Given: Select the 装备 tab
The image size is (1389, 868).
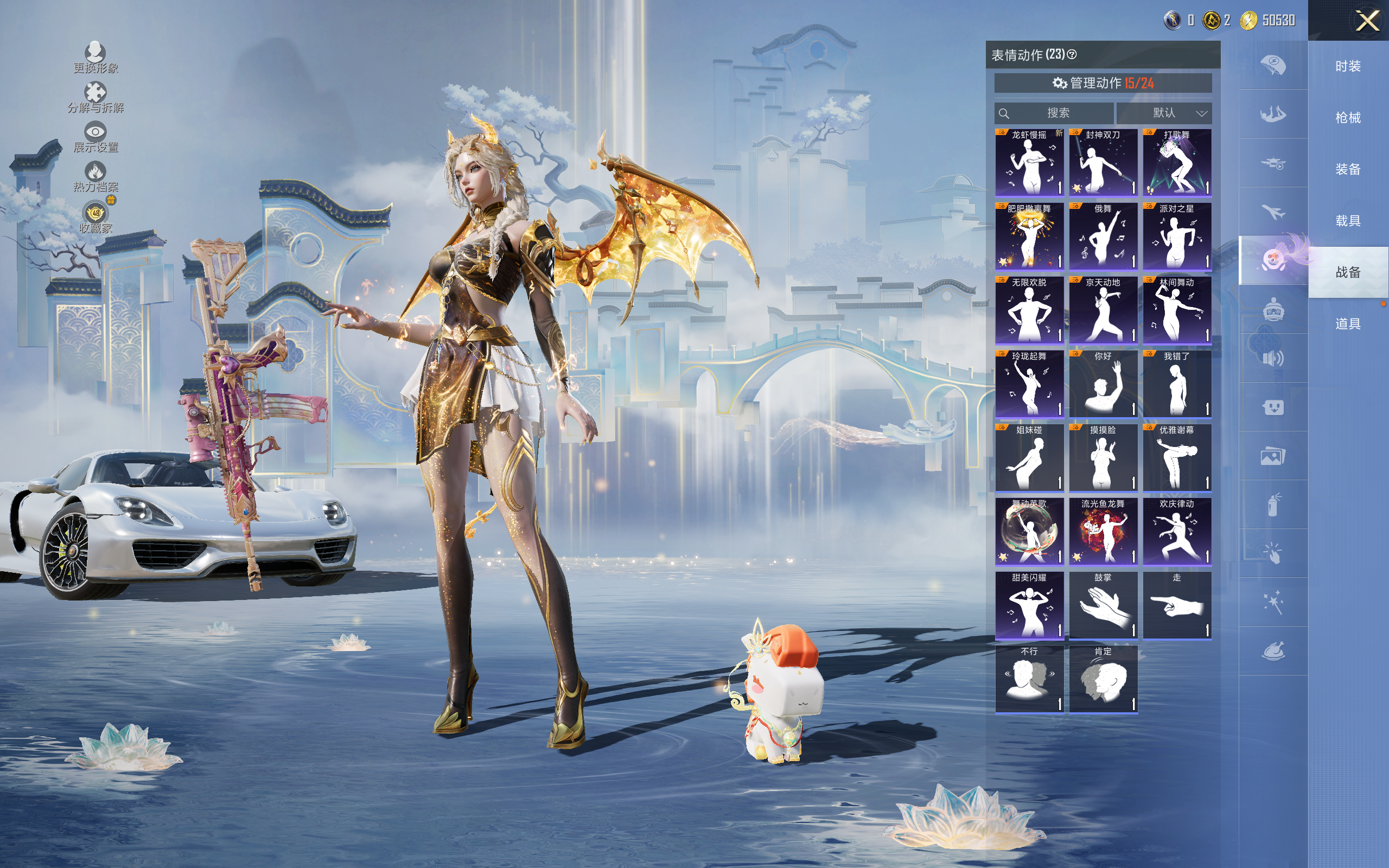Looking at the screenshot, I should click(1348, 169).
